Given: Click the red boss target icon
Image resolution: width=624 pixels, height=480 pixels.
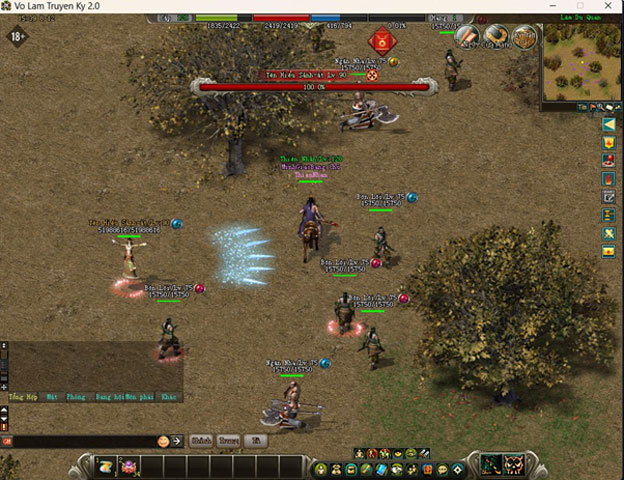Looking at the screenshot, I should pyautogui.click(x=381, y=42).
